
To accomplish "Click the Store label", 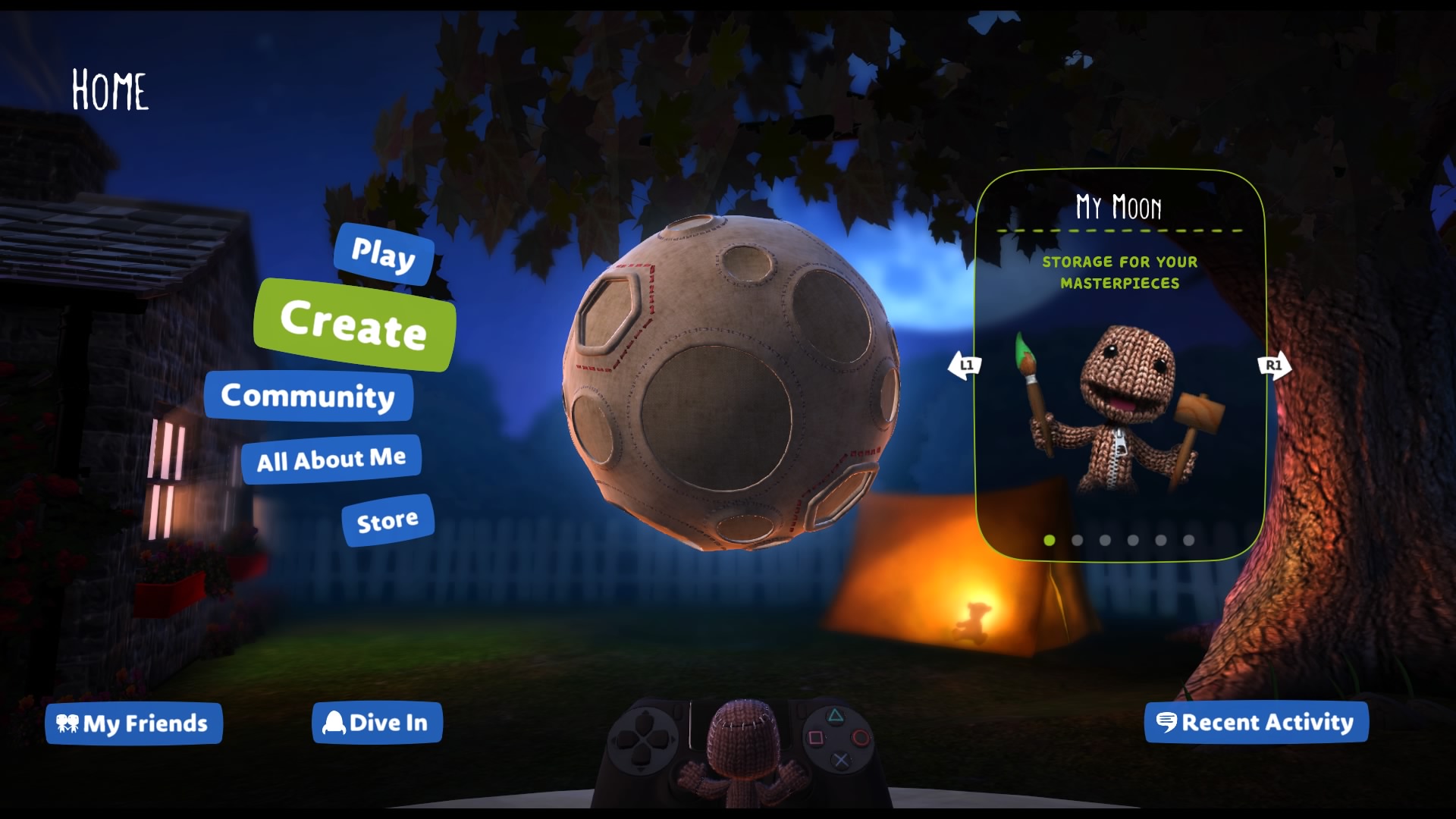I will point(388,519).
